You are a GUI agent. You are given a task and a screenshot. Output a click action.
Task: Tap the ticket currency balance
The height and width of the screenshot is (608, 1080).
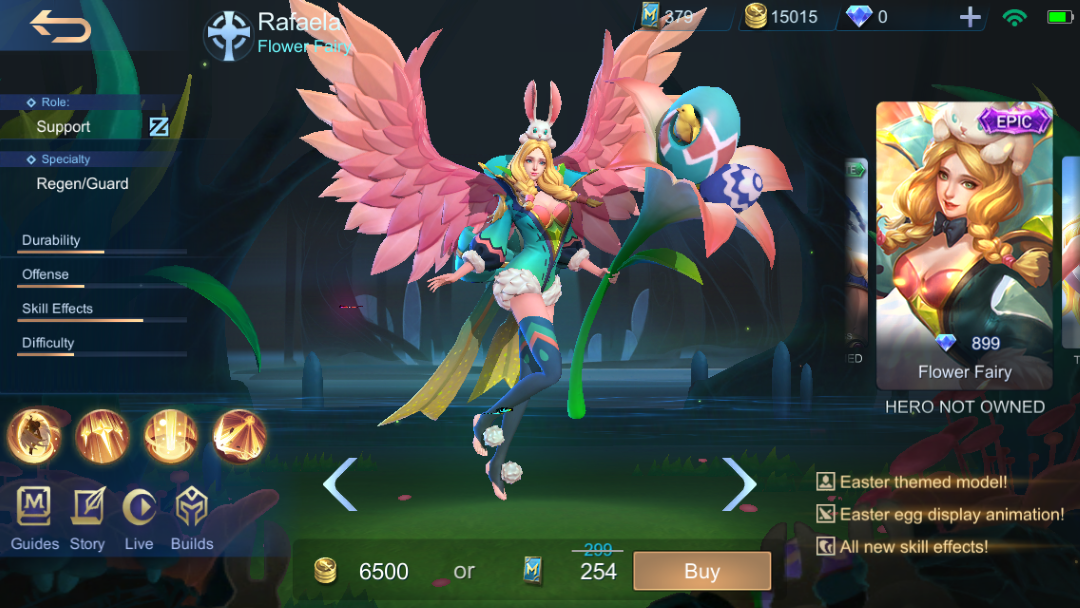click(x=667, y=17)
